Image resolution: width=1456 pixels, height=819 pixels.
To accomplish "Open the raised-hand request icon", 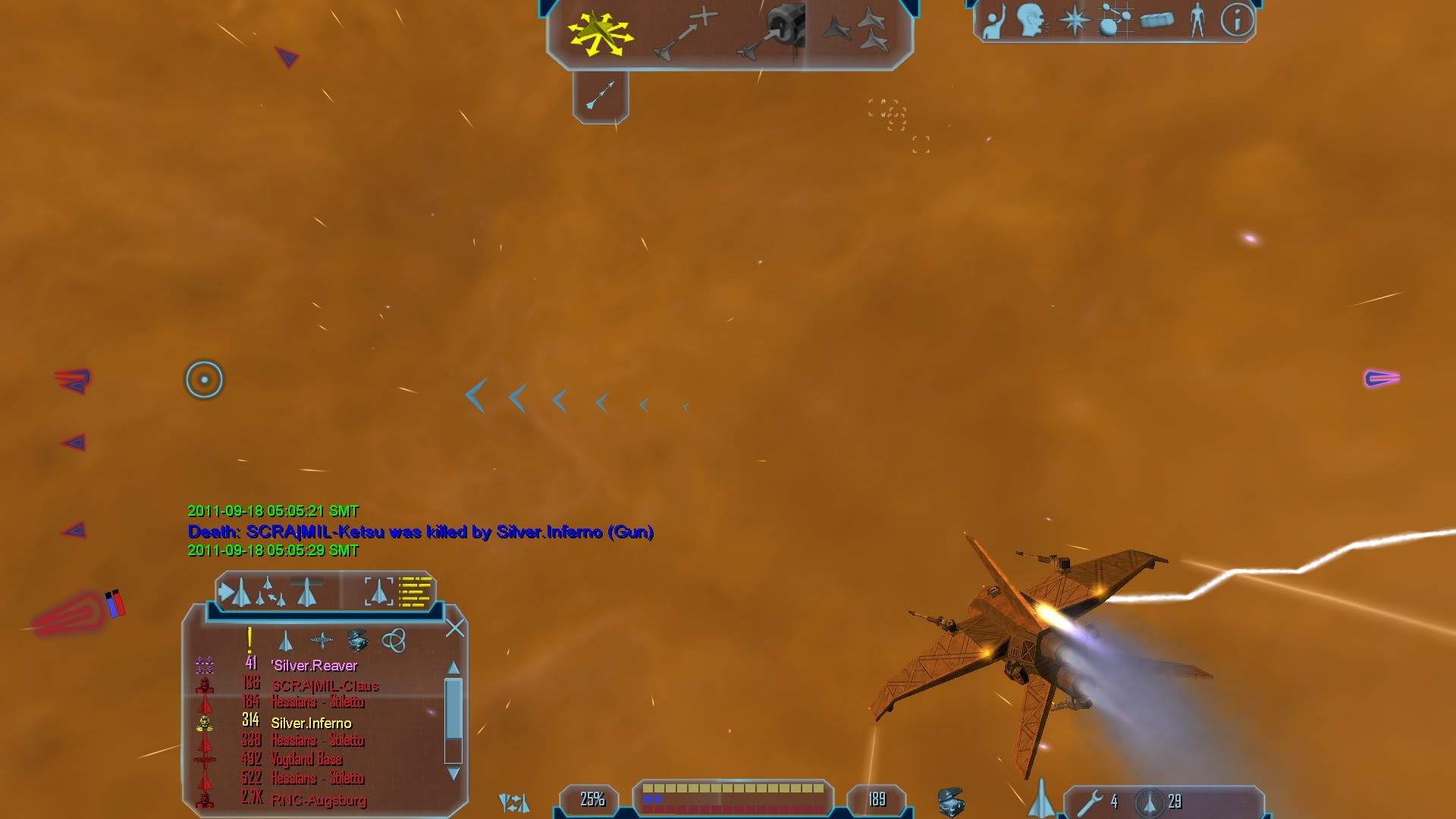I will coord(993,21).
